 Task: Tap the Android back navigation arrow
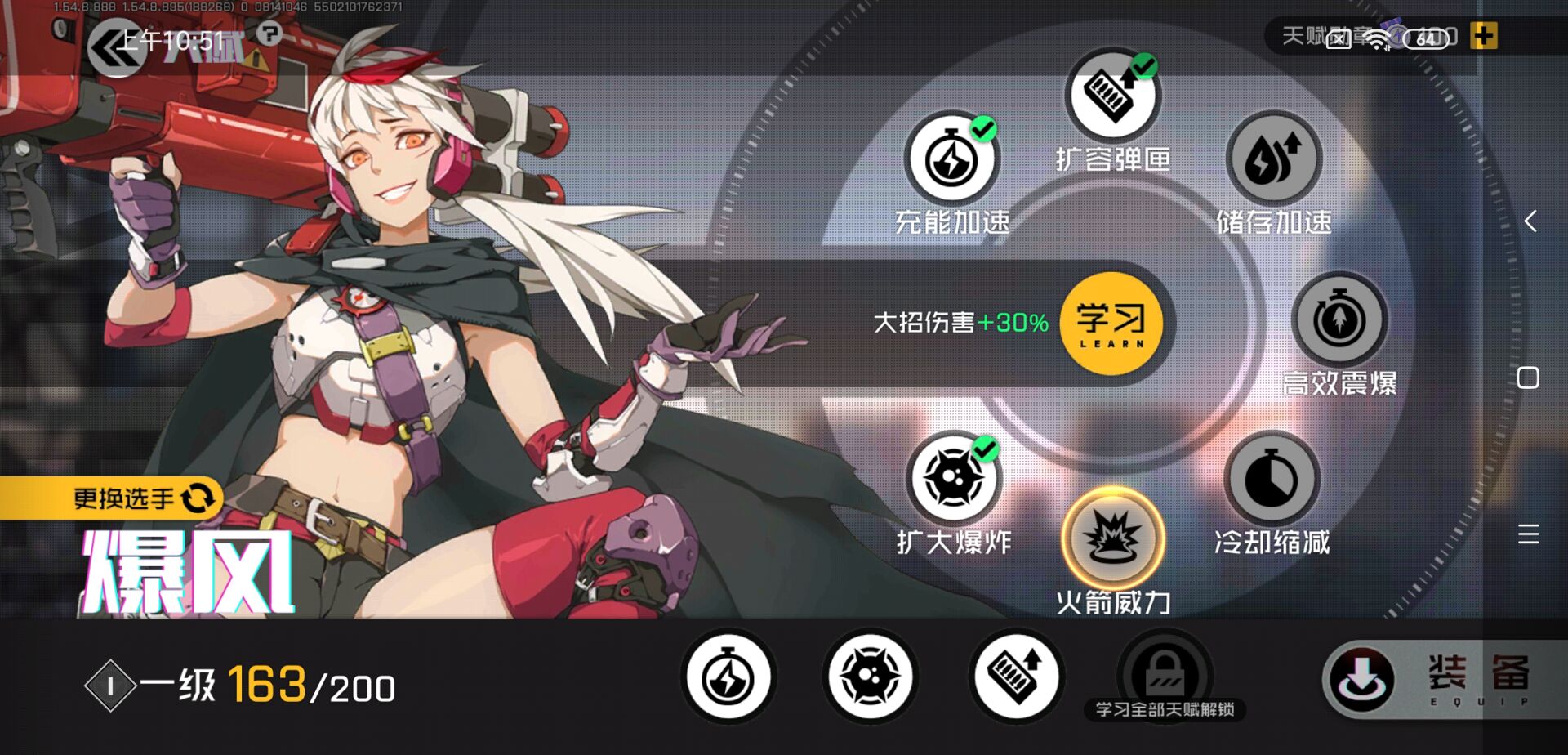(1530, 221)
